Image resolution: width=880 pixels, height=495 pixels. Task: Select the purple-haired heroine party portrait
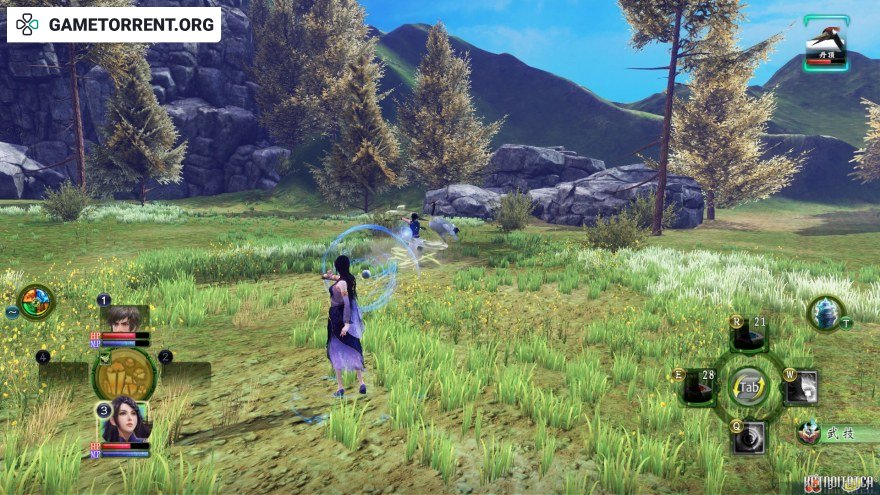(x=125, y=419)
